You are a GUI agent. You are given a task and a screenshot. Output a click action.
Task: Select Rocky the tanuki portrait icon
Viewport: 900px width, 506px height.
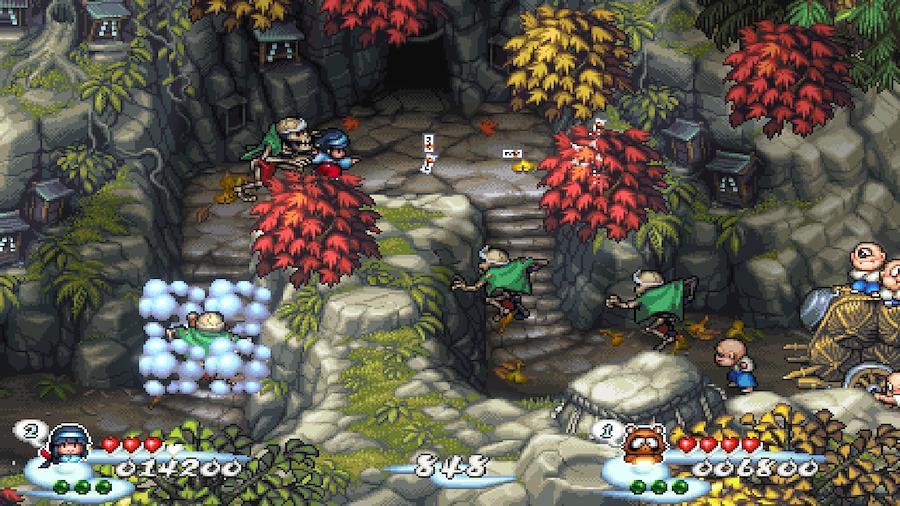(643, 446)
